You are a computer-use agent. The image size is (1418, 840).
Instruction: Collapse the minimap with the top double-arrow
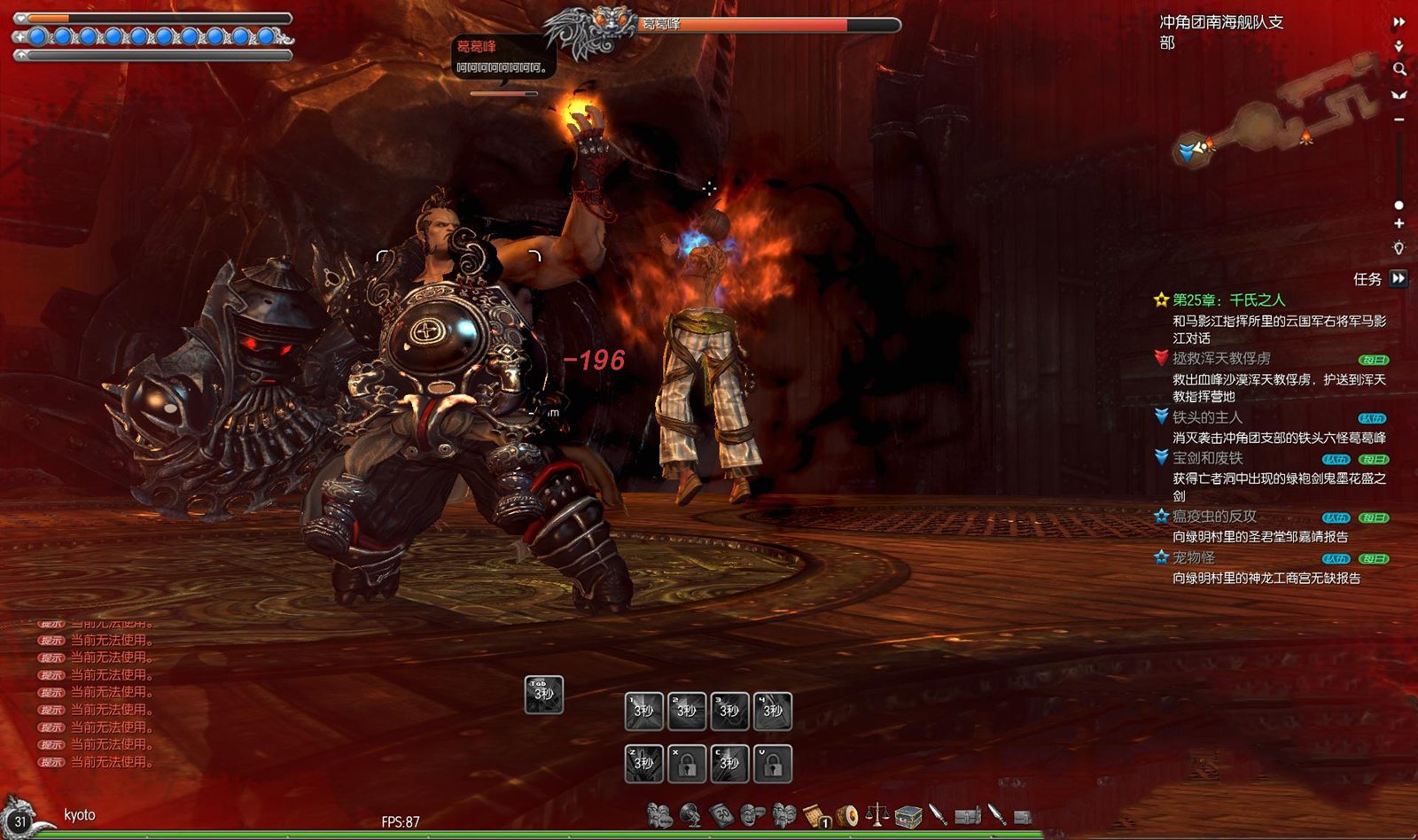point(1399,22)
